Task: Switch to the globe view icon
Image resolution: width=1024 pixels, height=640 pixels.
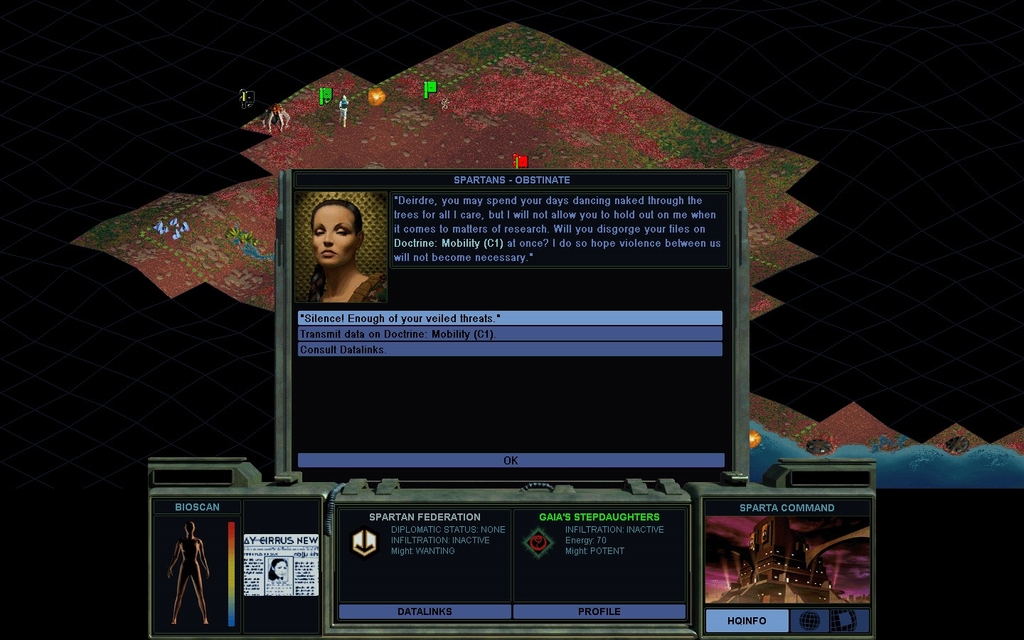Action: tap(808, 621)
